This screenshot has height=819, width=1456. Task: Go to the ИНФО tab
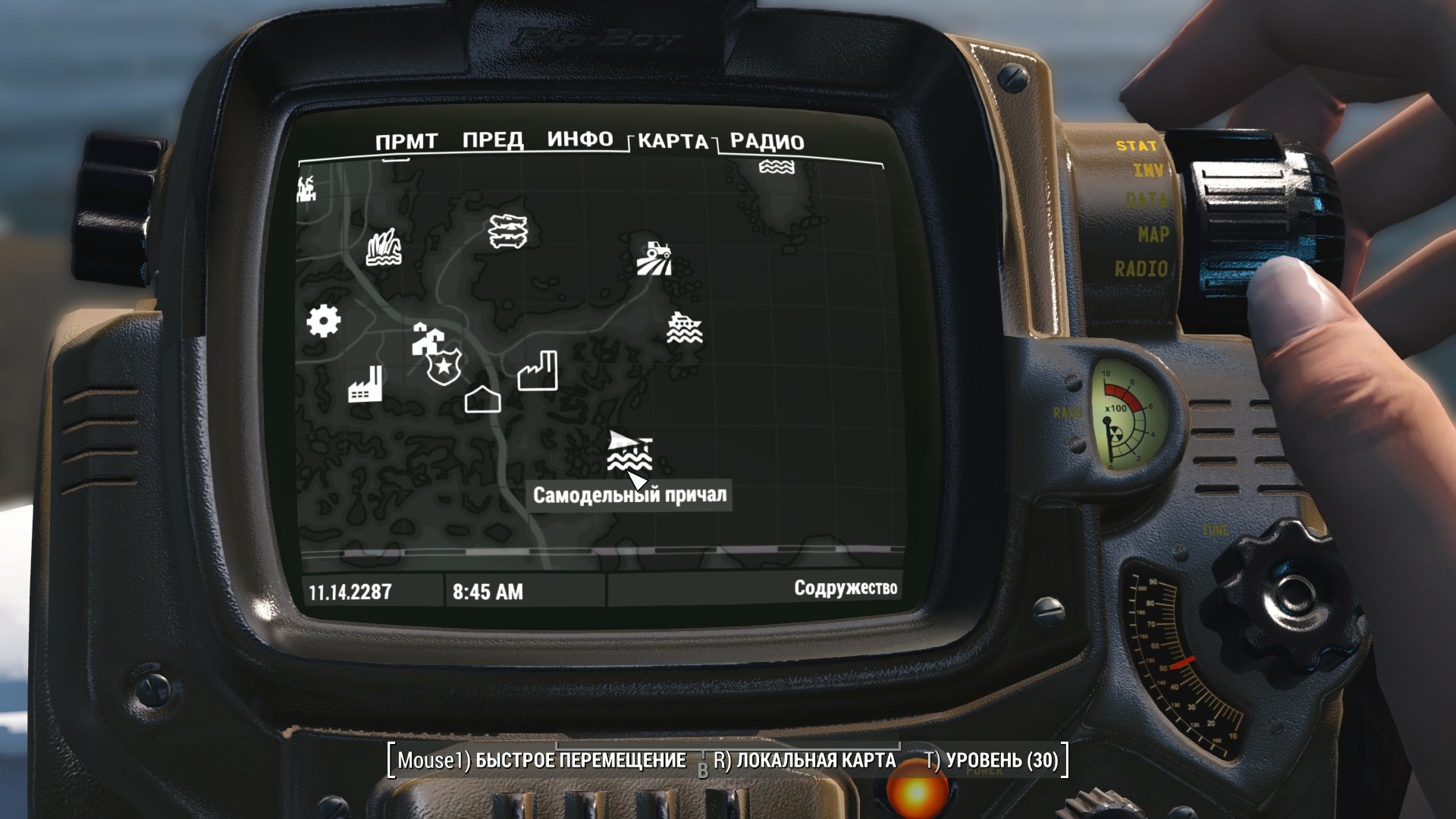point(580,140)
